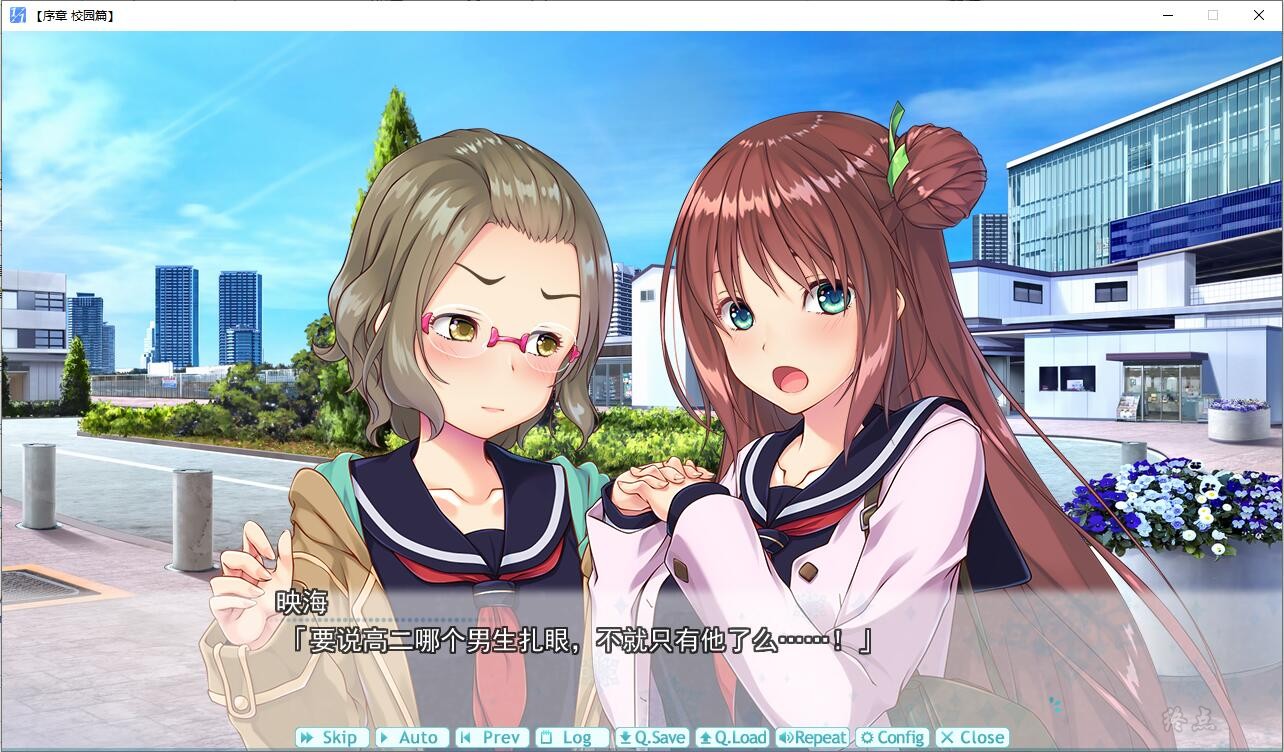Open the dialogue Log history
Screen dimensions: 1284x752
point(572,737)
